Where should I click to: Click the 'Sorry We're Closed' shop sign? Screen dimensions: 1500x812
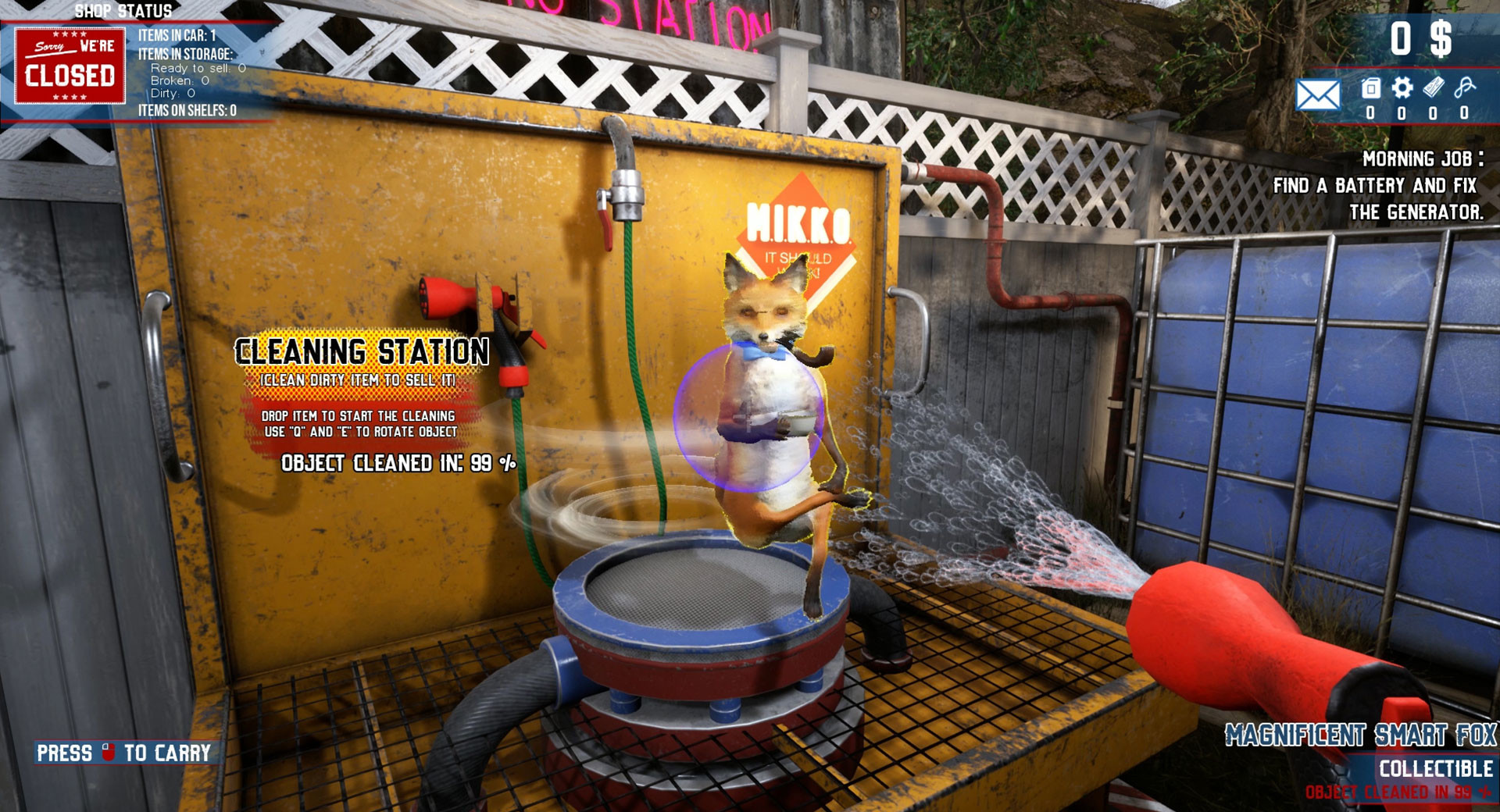pos(70,66)
